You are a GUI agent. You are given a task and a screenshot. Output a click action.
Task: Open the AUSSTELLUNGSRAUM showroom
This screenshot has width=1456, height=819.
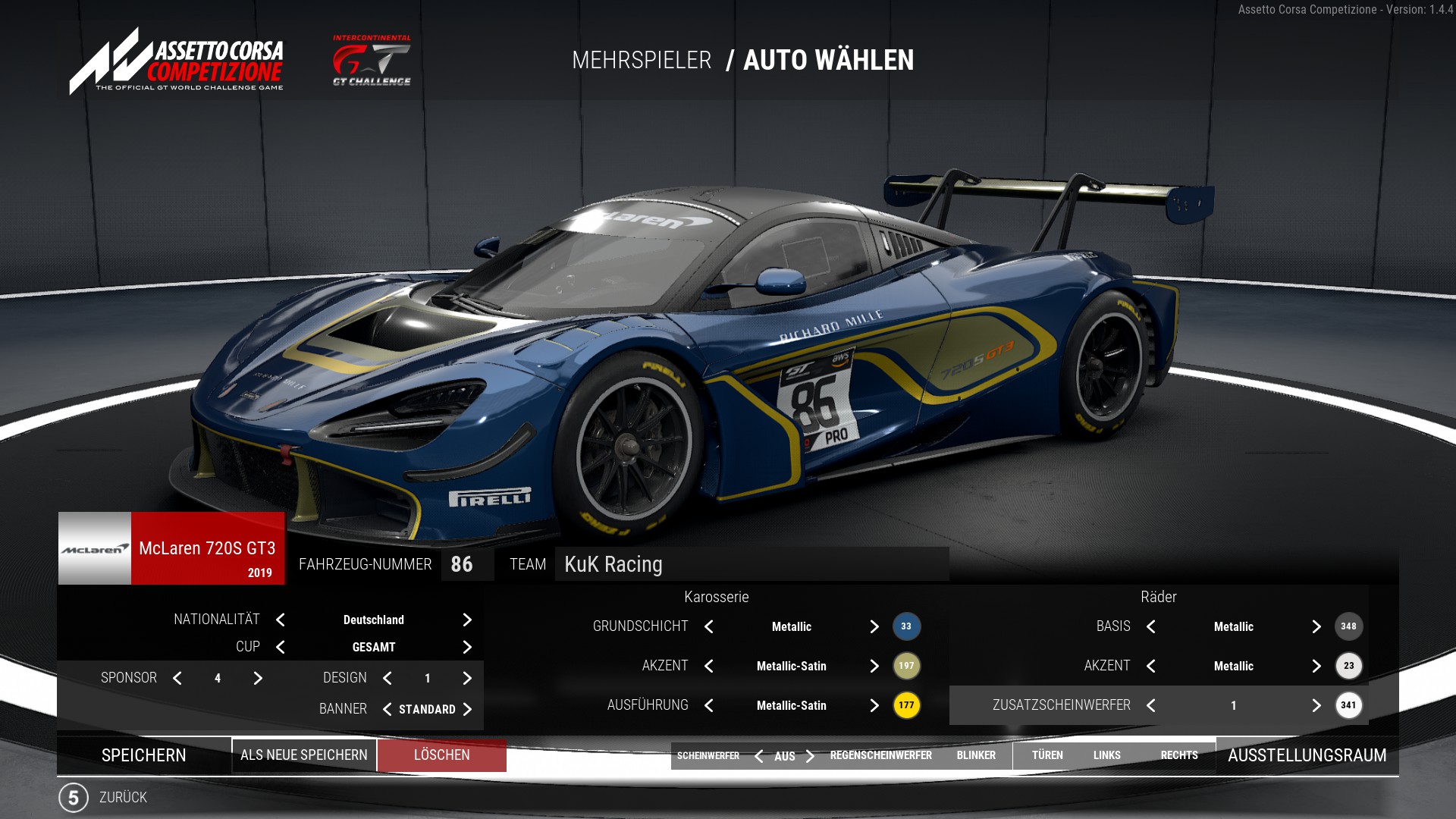[1307, 755]
